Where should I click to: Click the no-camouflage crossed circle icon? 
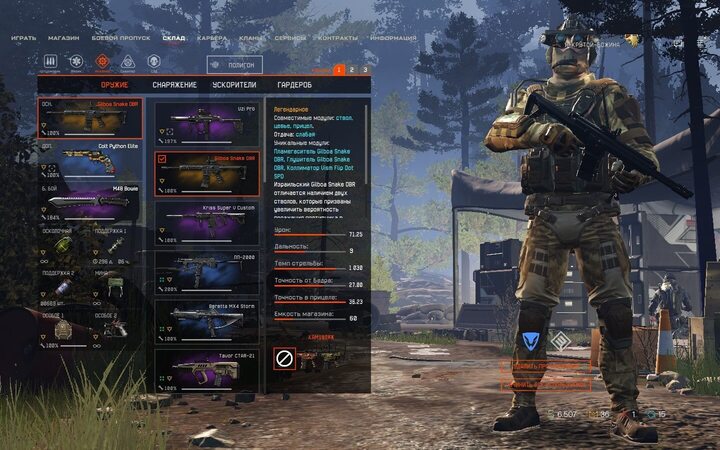[x=283, y=357]
